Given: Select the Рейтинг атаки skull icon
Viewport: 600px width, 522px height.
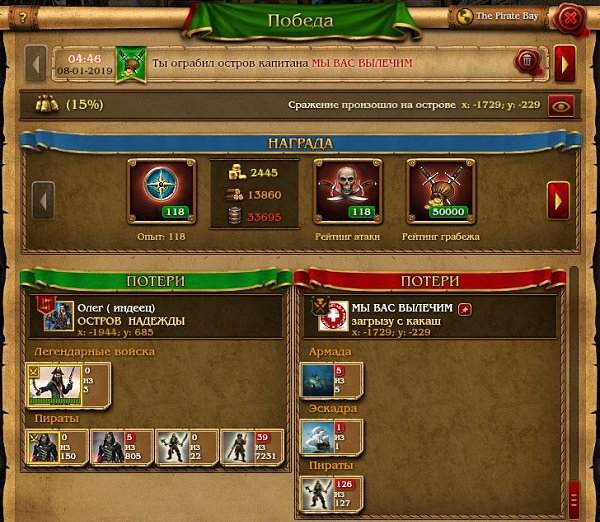Looking at the screenshot, I should [x=349, y=190].
